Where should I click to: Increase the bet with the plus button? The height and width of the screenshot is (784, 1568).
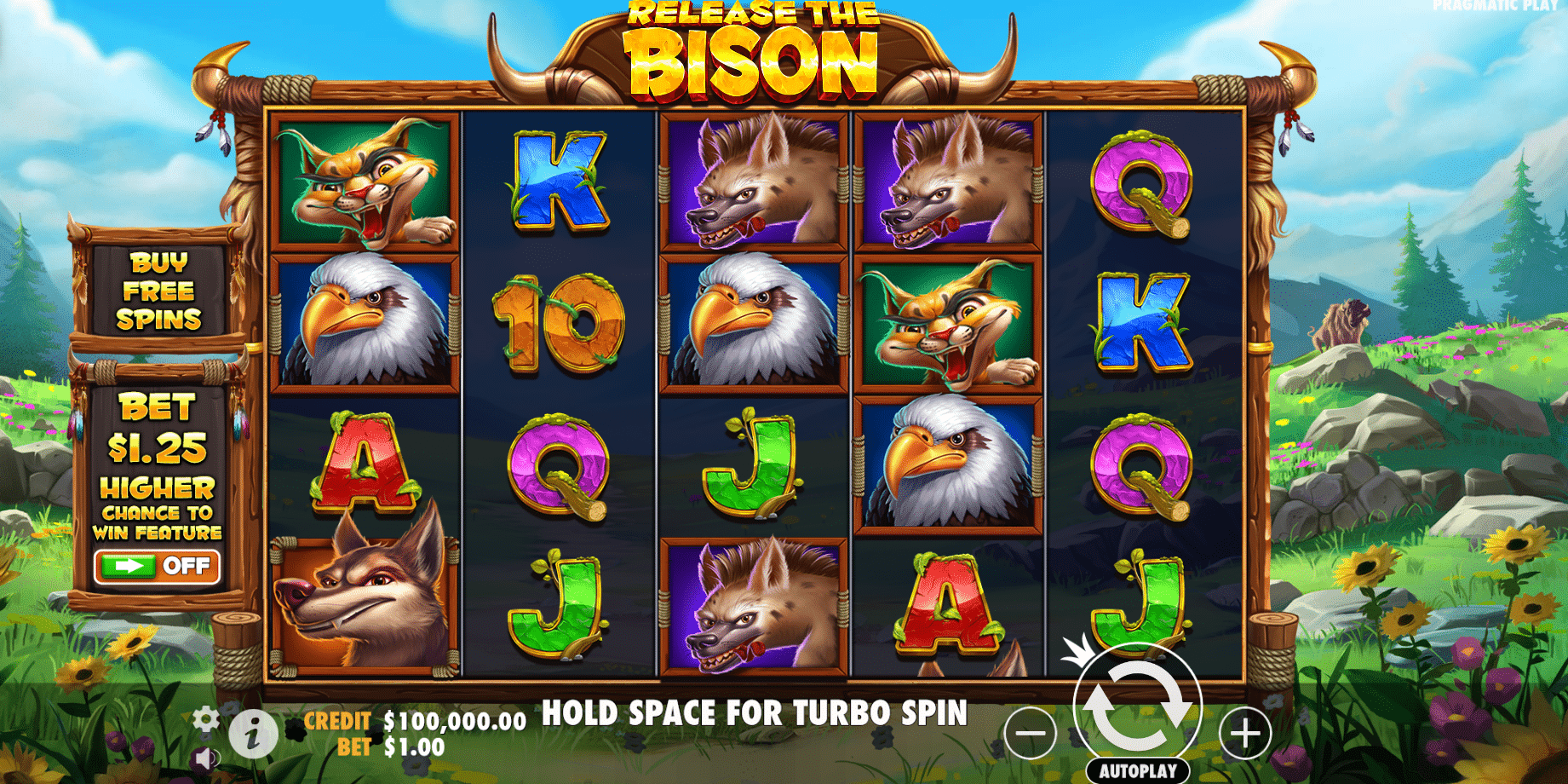point(1245,733)
